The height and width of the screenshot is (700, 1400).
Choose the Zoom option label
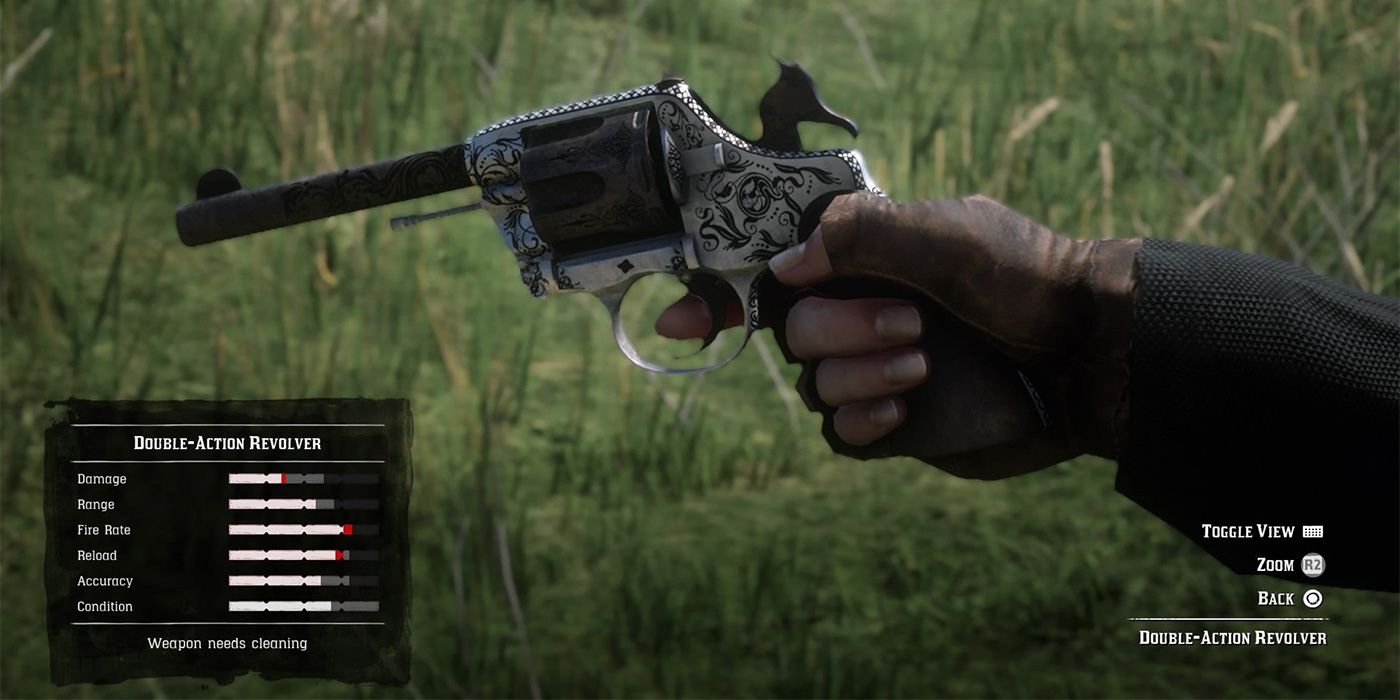[1275, 565]
